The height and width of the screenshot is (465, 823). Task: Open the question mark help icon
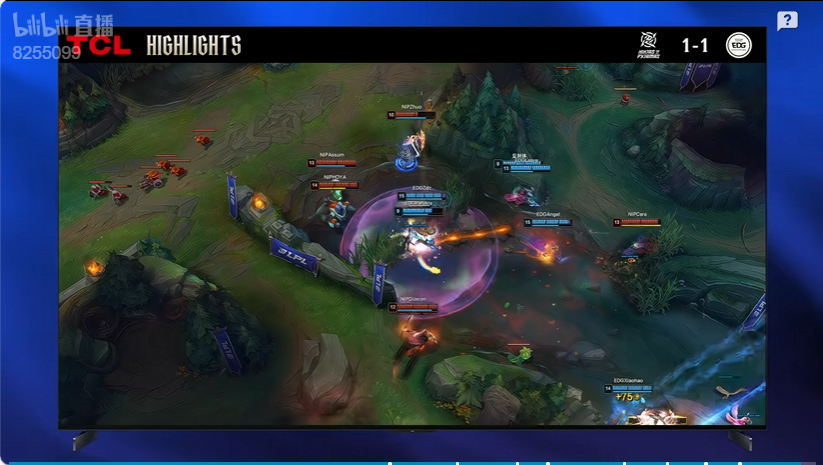[x=787, y=21]
